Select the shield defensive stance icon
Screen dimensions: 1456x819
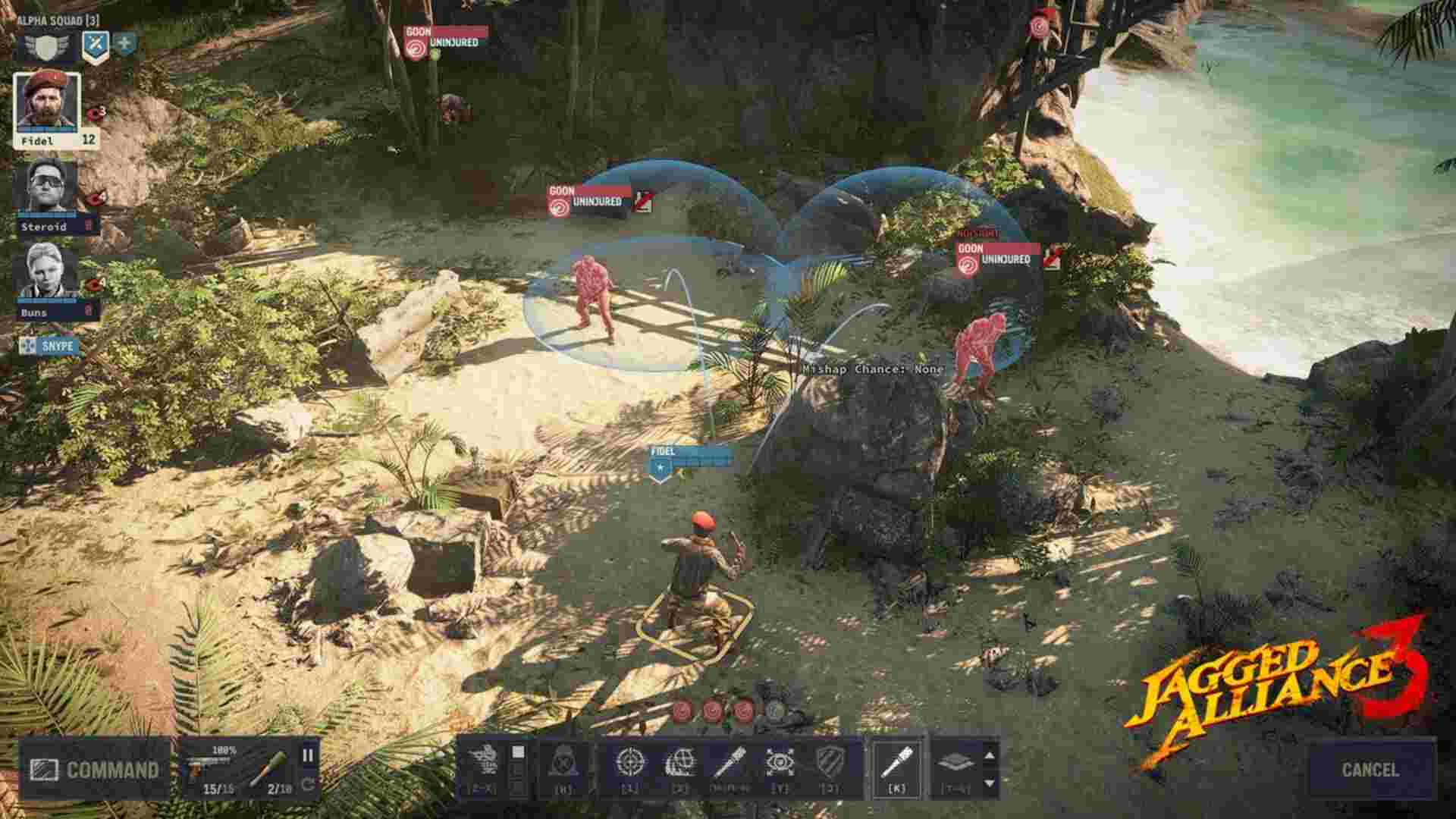(830, 762)
